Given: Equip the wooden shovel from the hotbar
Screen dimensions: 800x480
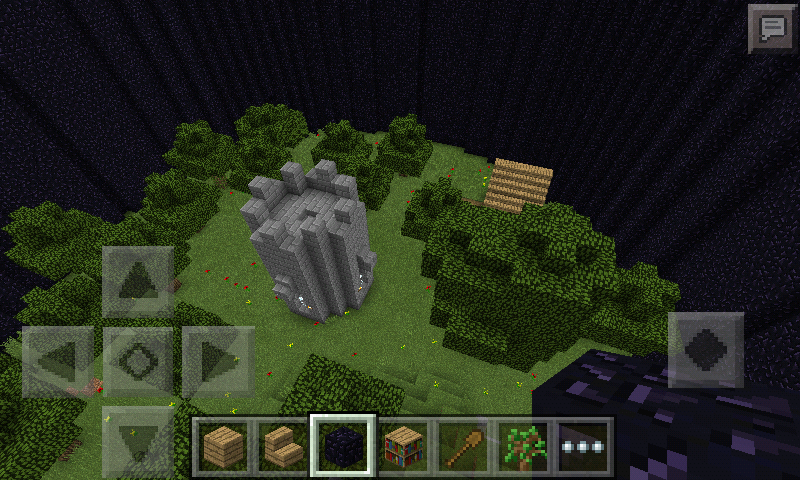Looking at the screenshot, I should [x=464, y=443].
